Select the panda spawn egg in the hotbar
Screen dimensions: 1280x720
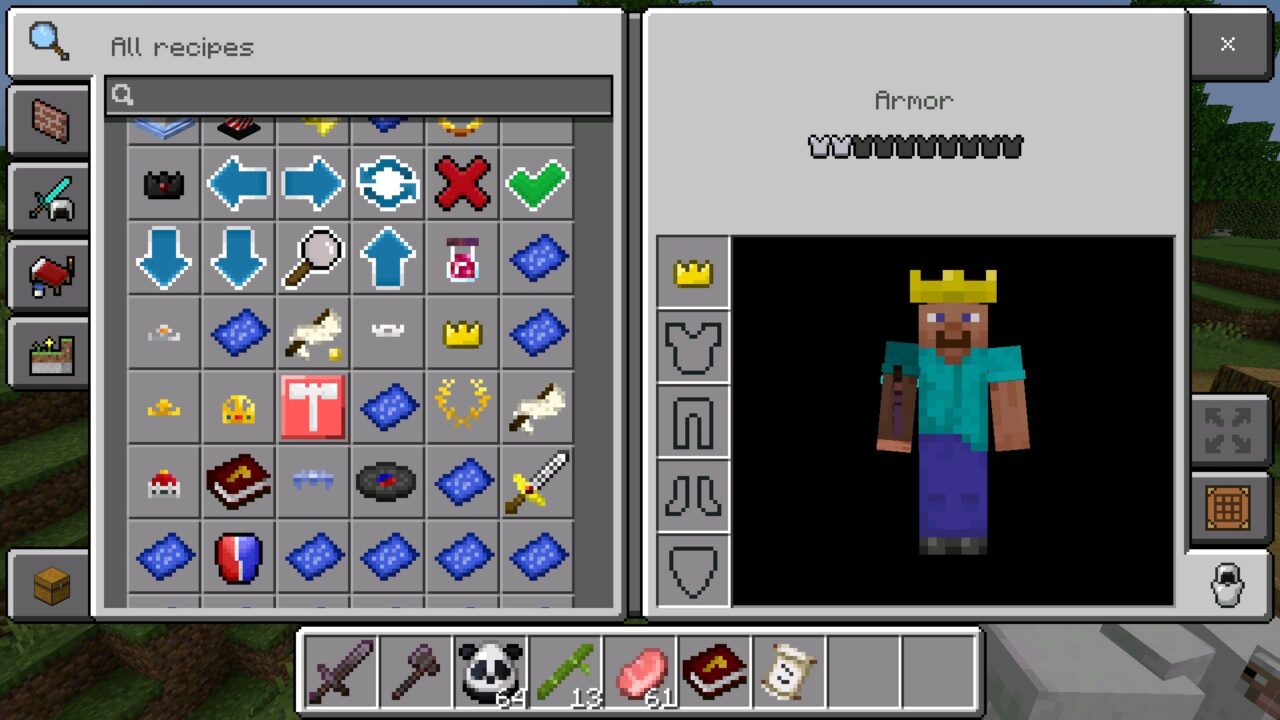(490, 668)
